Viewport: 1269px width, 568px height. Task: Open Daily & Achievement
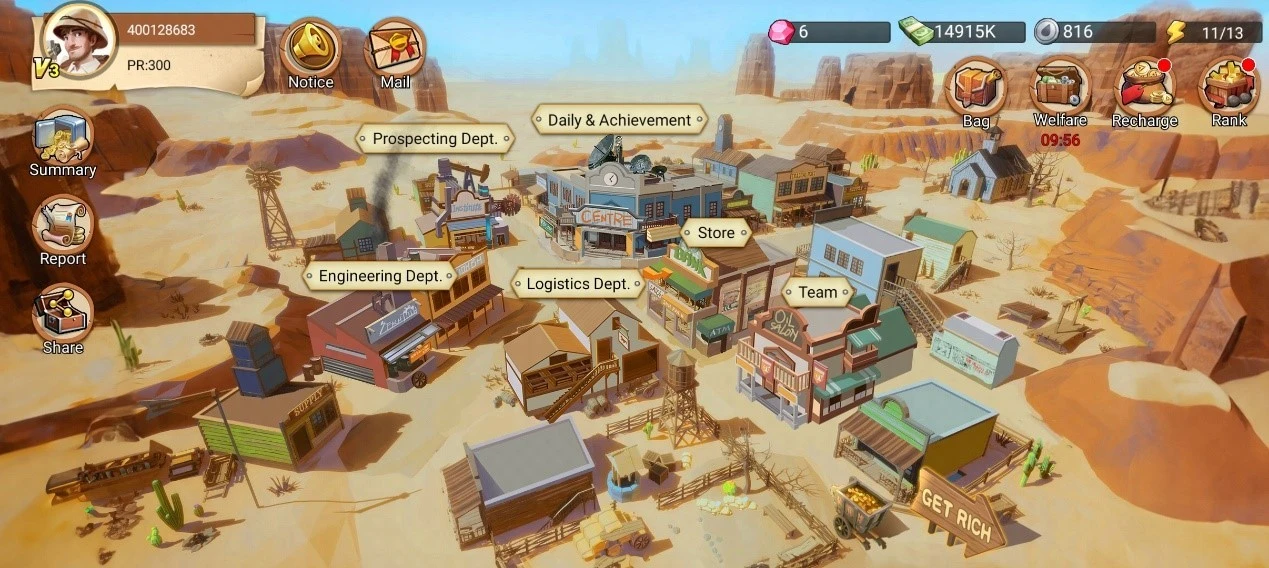pyautogui.click(x=619, y=120)
